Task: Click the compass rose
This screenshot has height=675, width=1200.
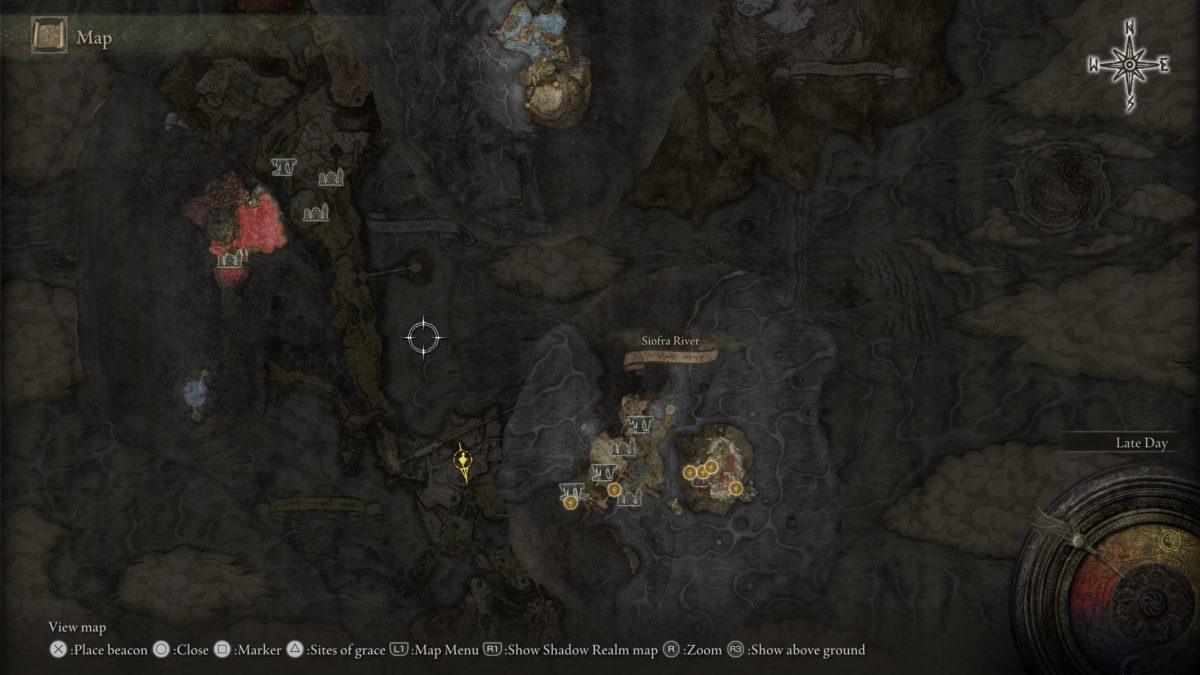Action: click(x=1129, y=65)
